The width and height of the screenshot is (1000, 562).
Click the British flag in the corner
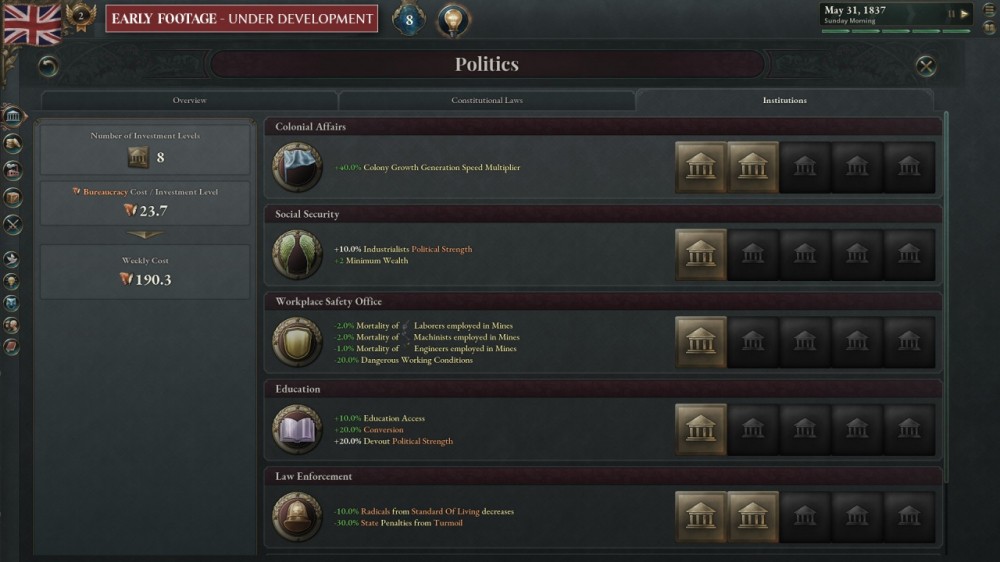(x=32, y=24)
